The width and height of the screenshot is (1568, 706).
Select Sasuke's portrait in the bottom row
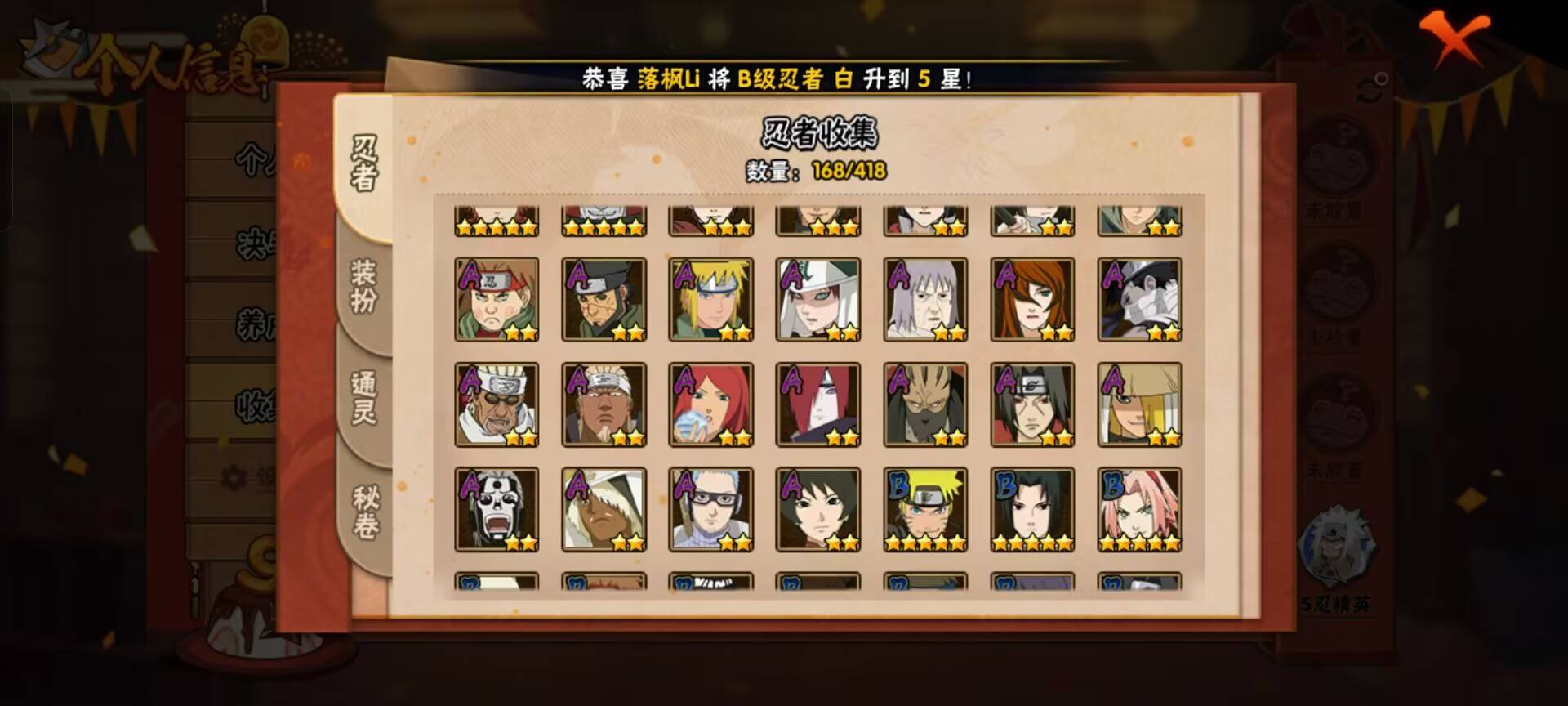tap(1031, 508)
